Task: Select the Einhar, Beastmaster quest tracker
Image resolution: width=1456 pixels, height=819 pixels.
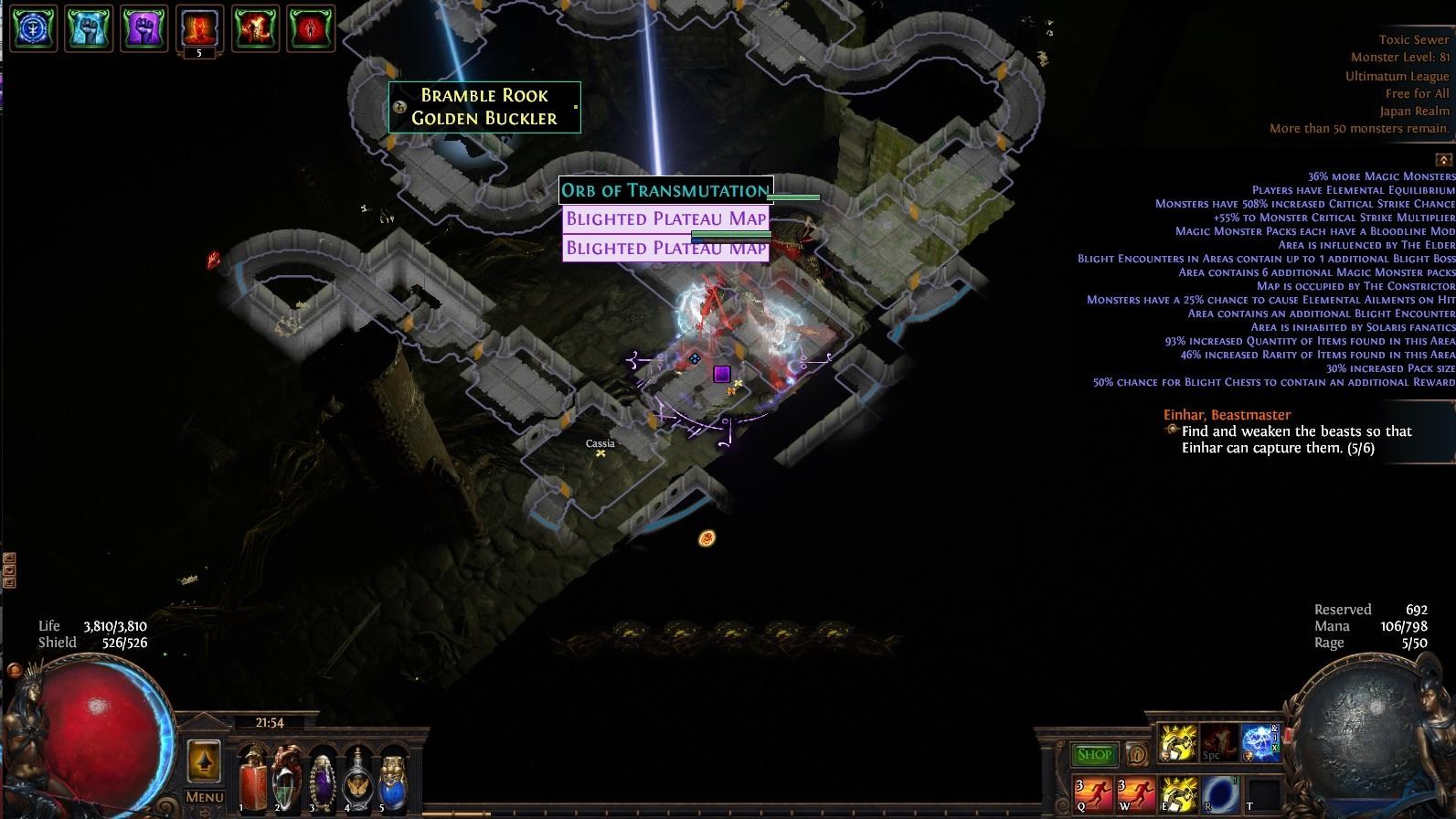Action: (1227, 415)
